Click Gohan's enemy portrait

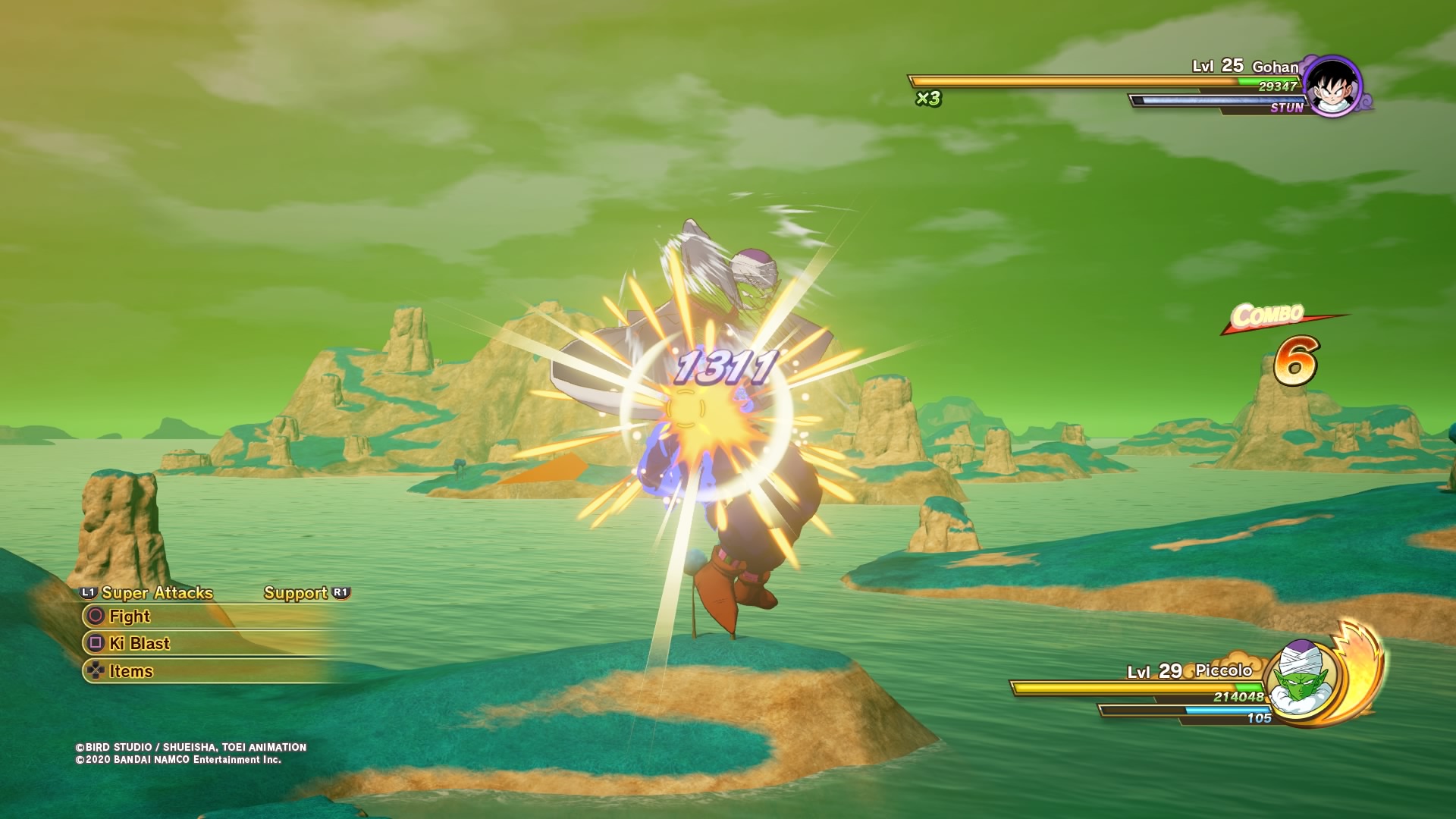[1332, 86]
